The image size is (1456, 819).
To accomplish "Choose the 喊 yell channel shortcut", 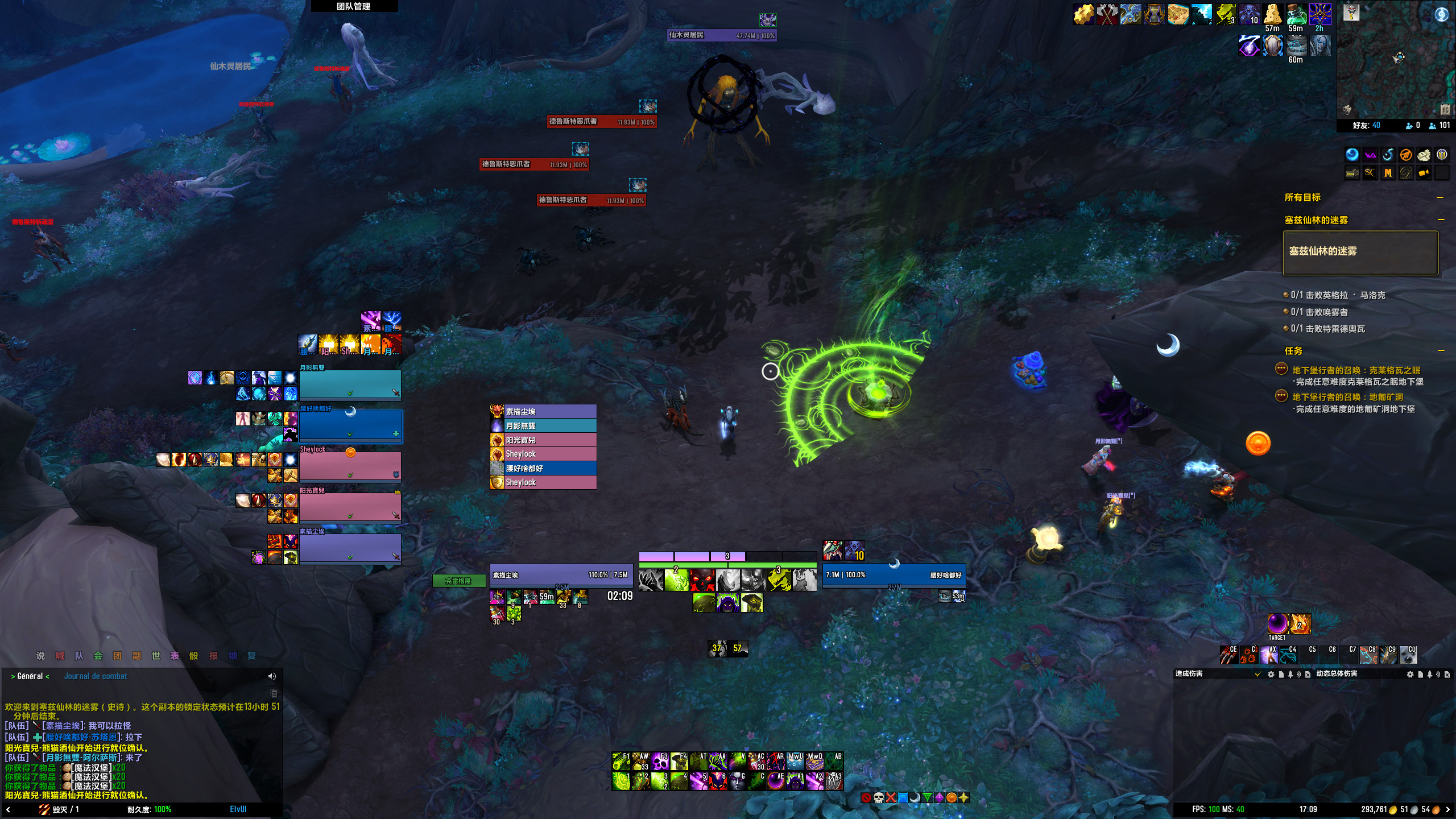I will pyautogui.click(x=60, y=656).
